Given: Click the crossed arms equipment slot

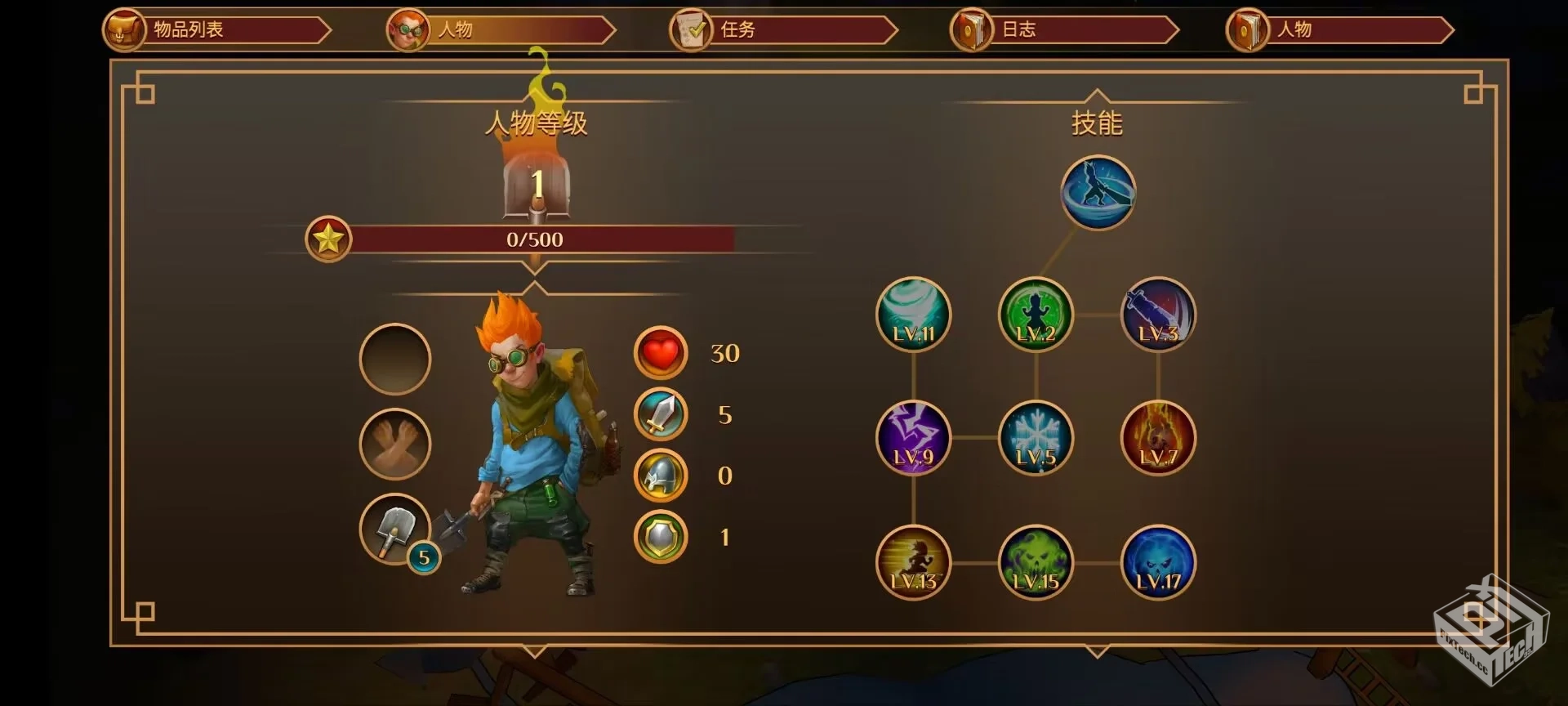Looking at the screenshot, I should [x=395, y=444].
